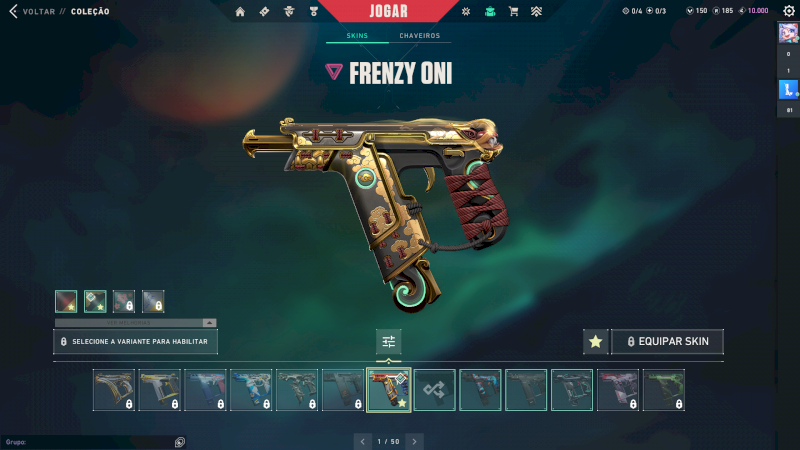The width and height of the screenshot is (800, 450).
Task: Open settings with the gear icon
Action: pos(787,11)
